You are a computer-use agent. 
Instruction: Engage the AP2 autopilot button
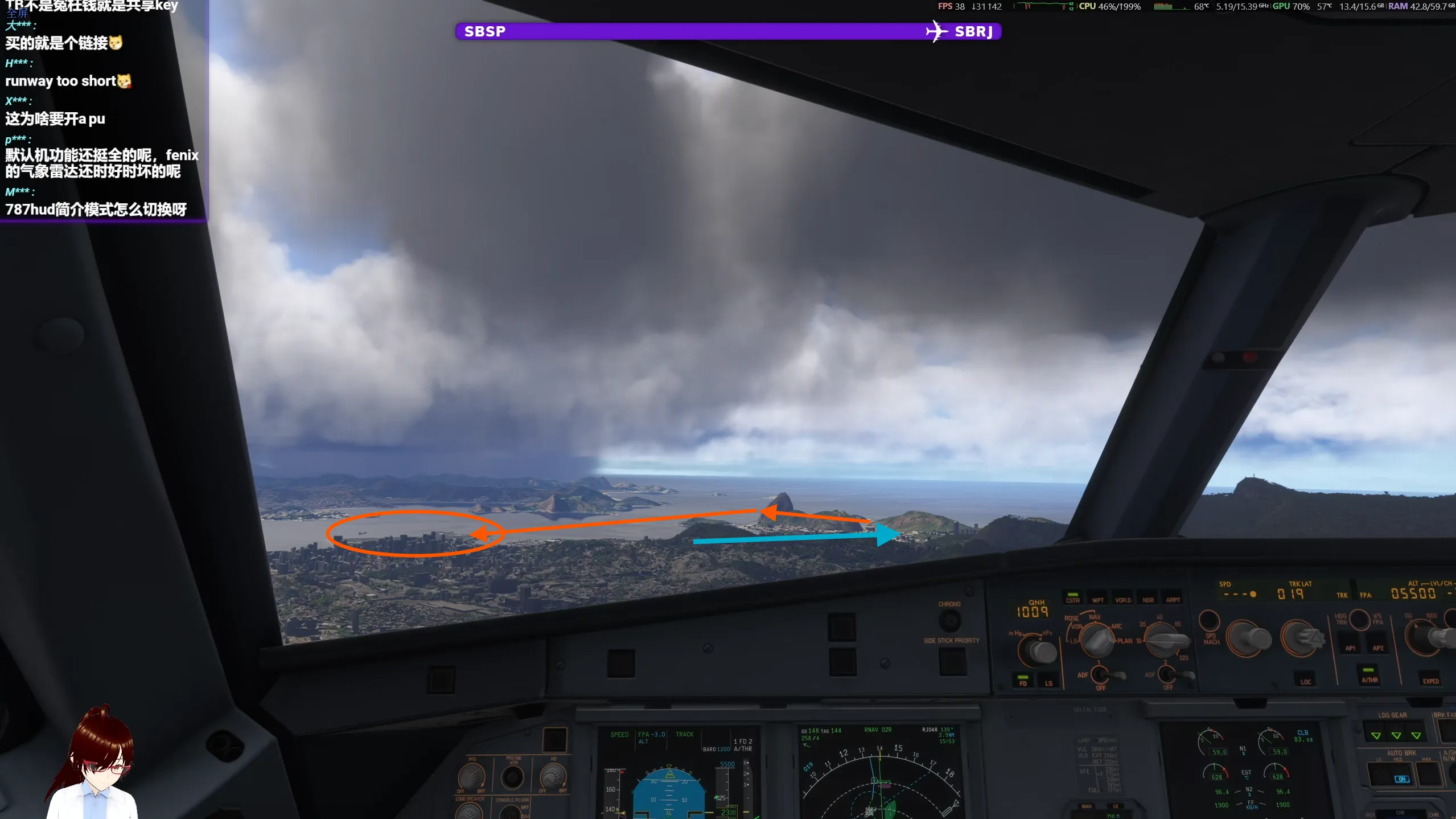pos(1377,648)
